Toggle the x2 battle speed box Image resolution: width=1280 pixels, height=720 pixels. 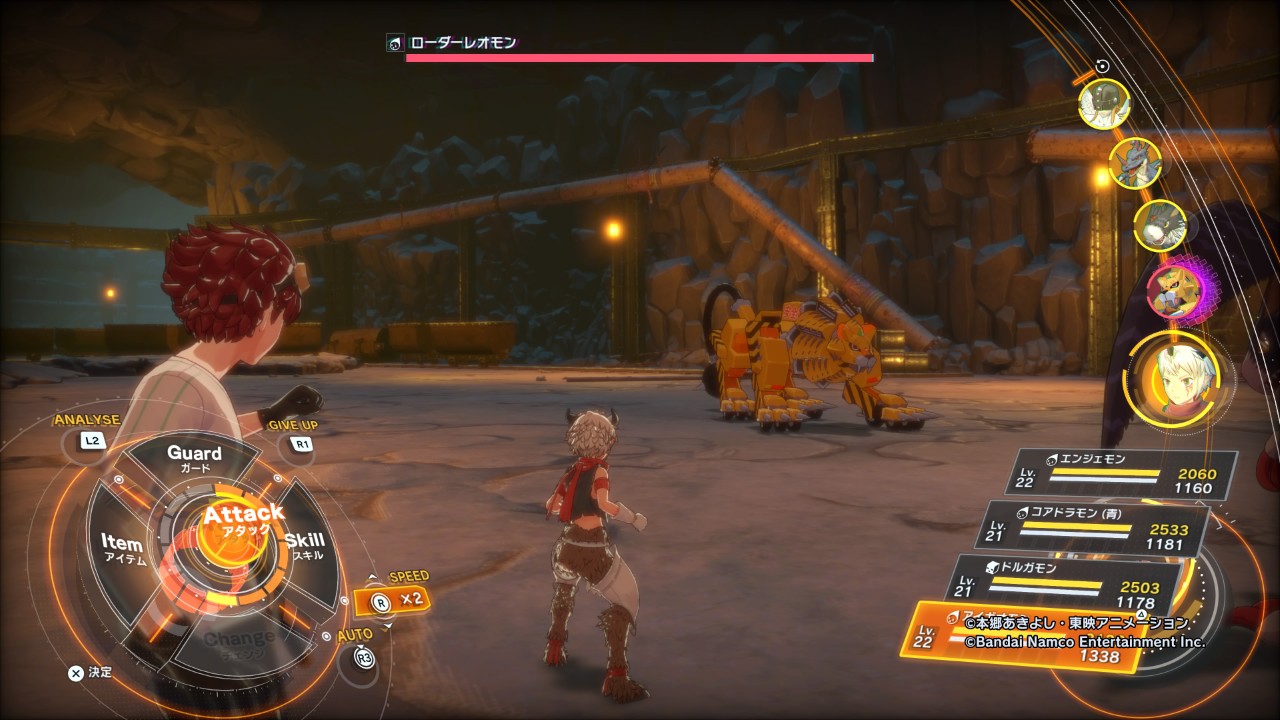tap(395, 602)
